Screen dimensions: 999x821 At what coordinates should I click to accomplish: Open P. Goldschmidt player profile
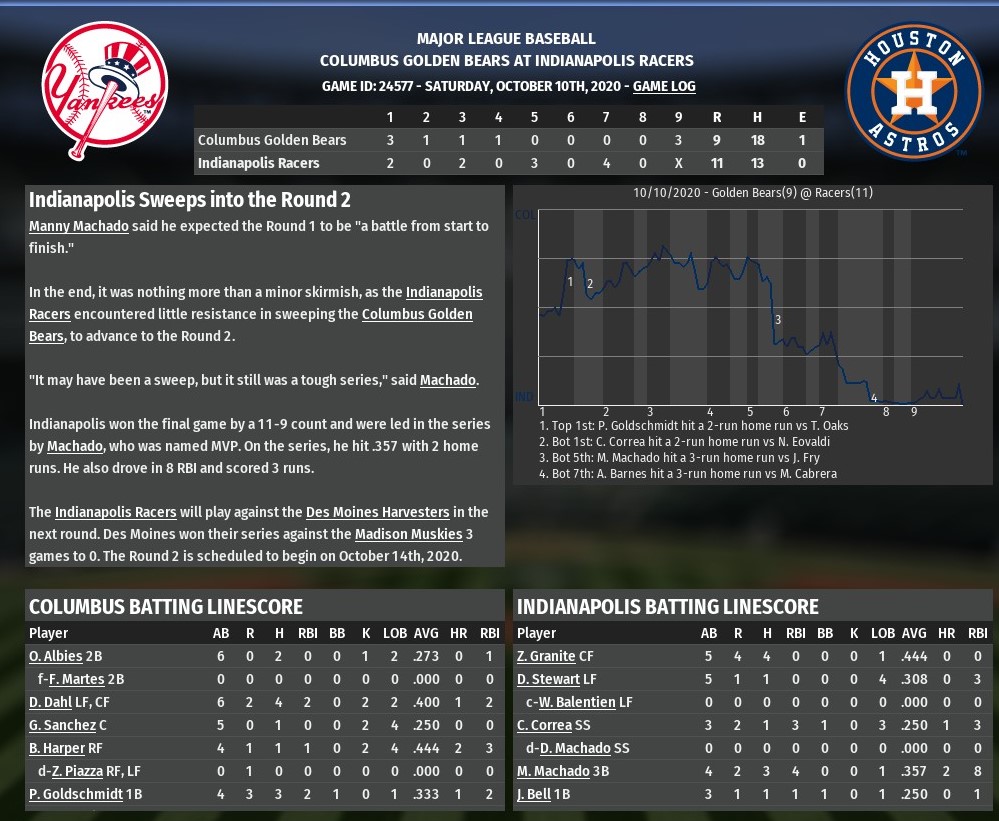click(75, 794)
